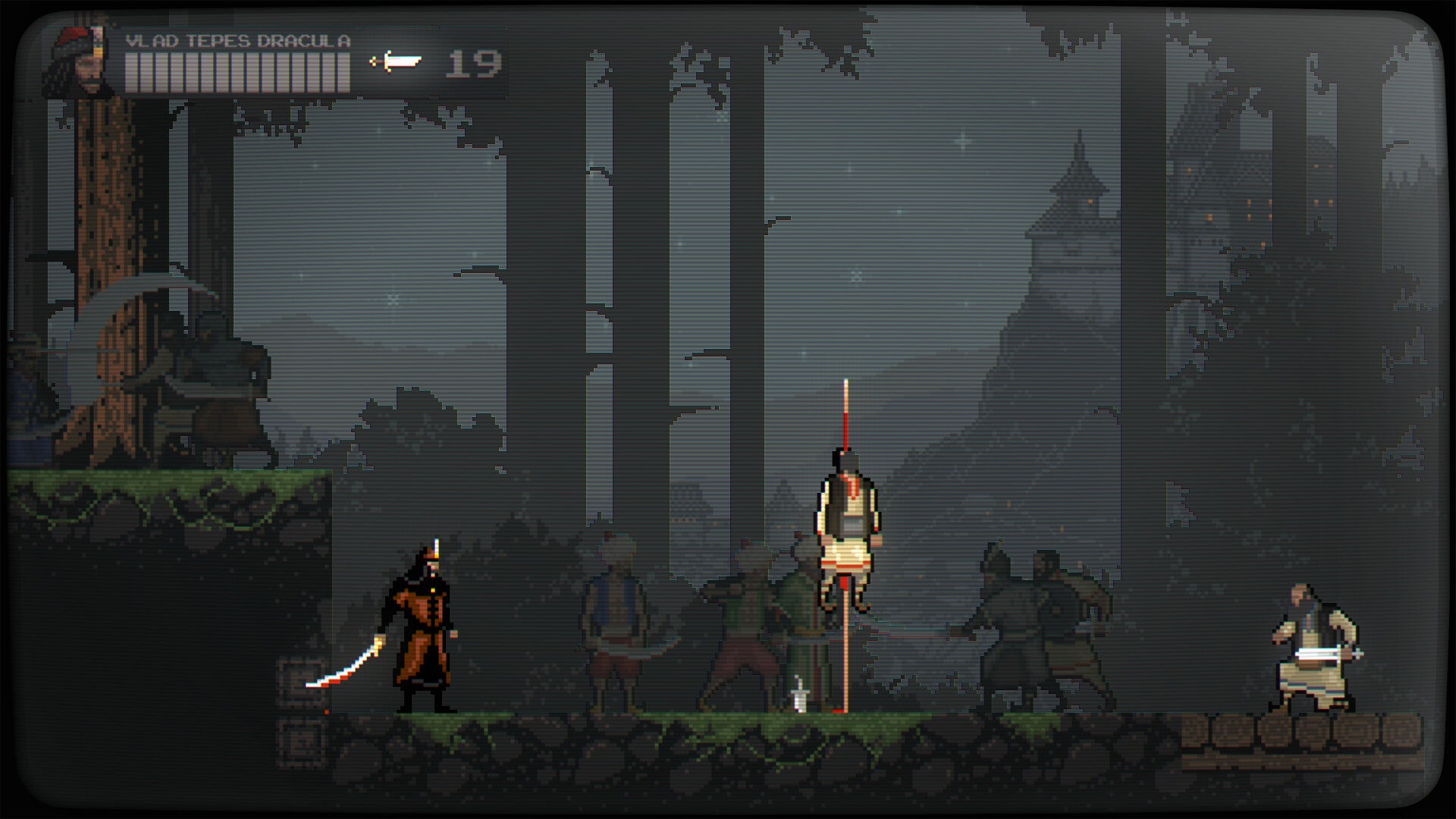
Task: Click the Vlad Tepes Dracula portrait
Action: 78,62
